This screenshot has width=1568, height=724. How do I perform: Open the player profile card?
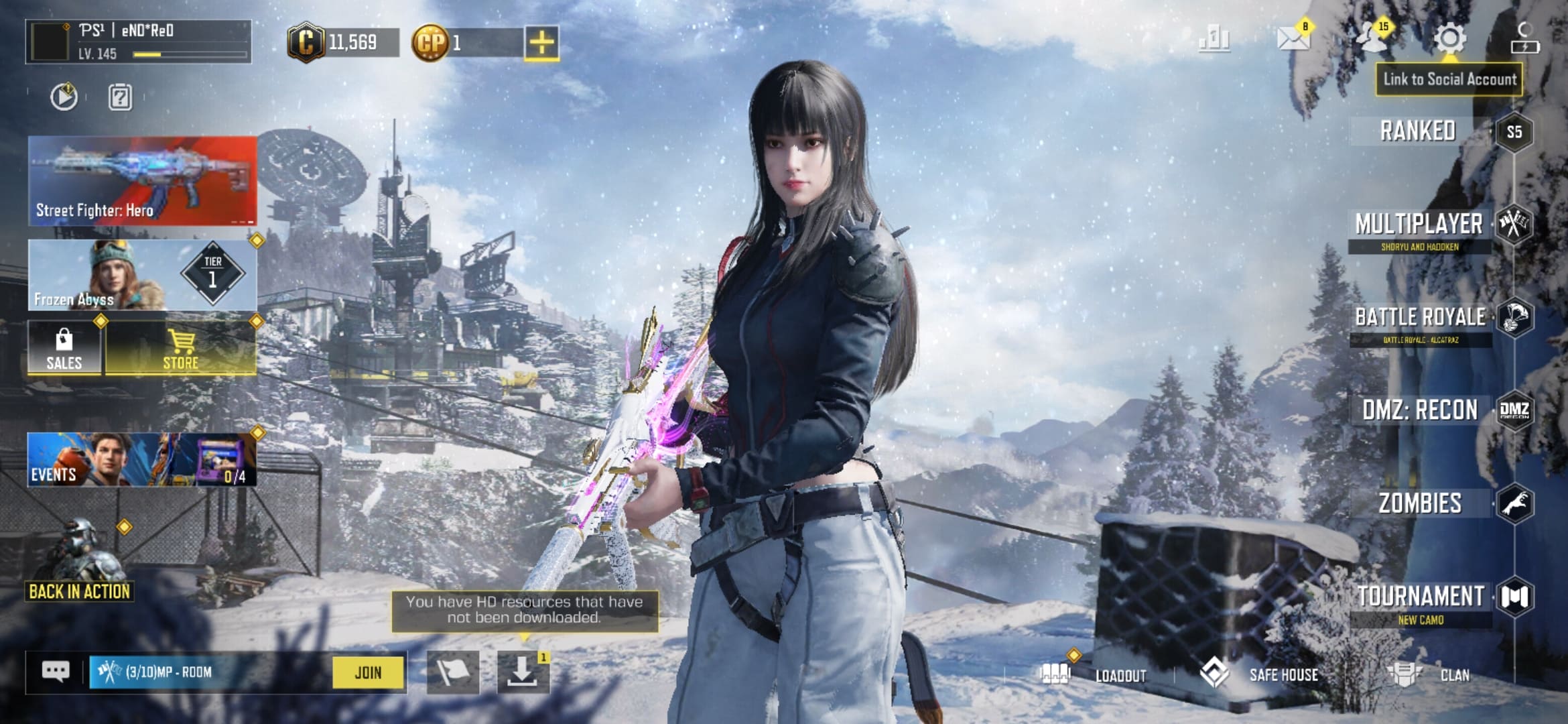click(139, 42)
